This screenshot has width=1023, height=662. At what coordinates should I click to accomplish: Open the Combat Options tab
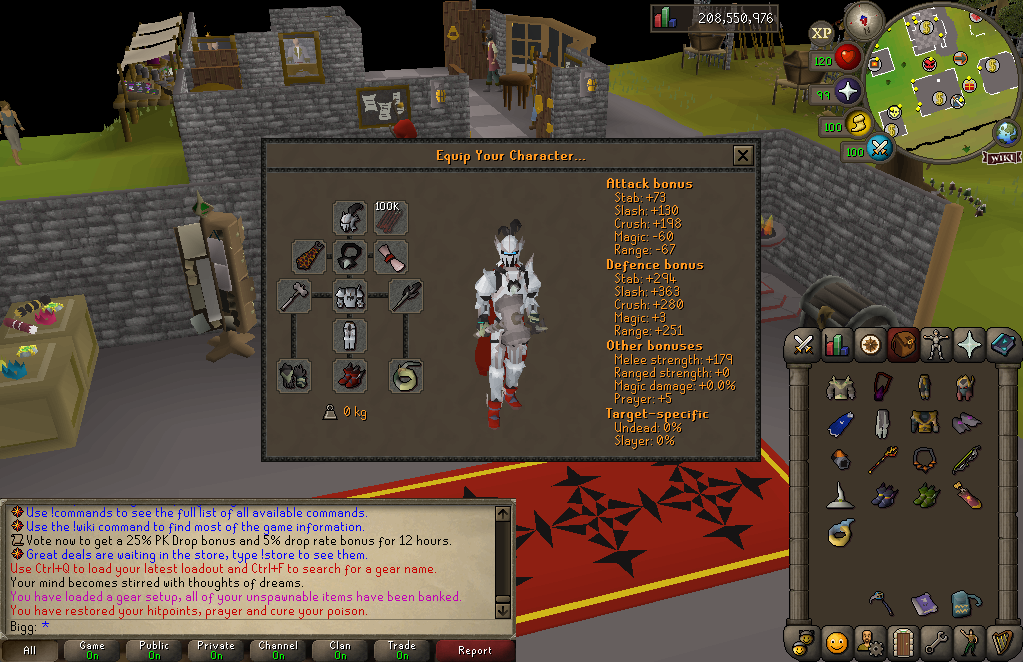[802, 345]
